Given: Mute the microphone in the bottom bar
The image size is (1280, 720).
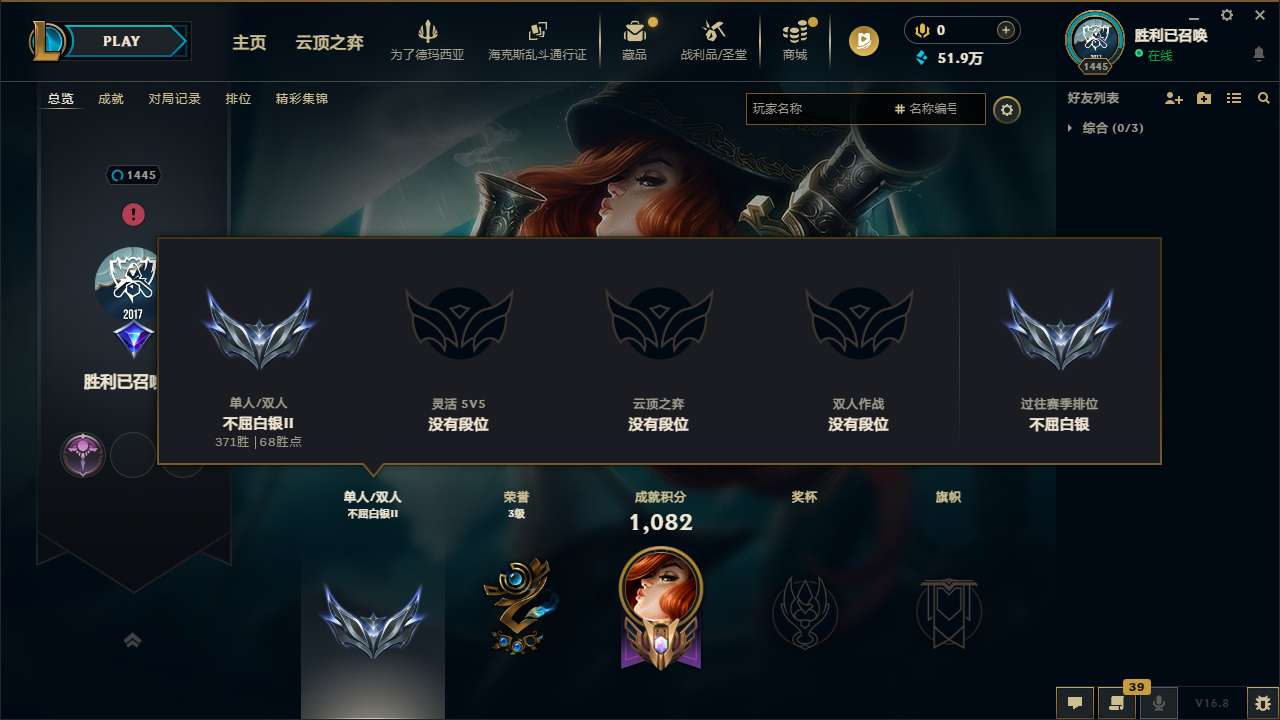Looking at the screenshot, I should 1160,703.
